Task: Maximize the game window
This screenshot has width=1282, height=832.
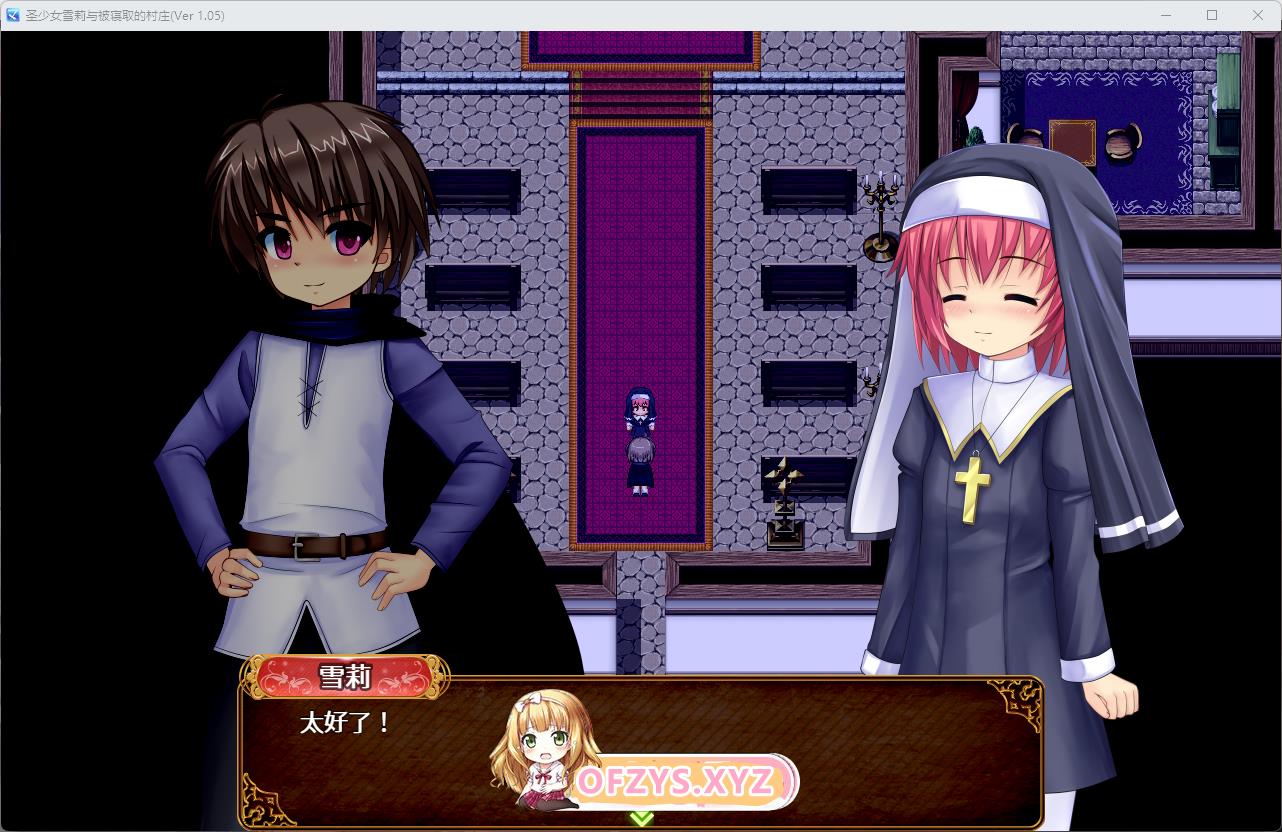Action: 1212,15
